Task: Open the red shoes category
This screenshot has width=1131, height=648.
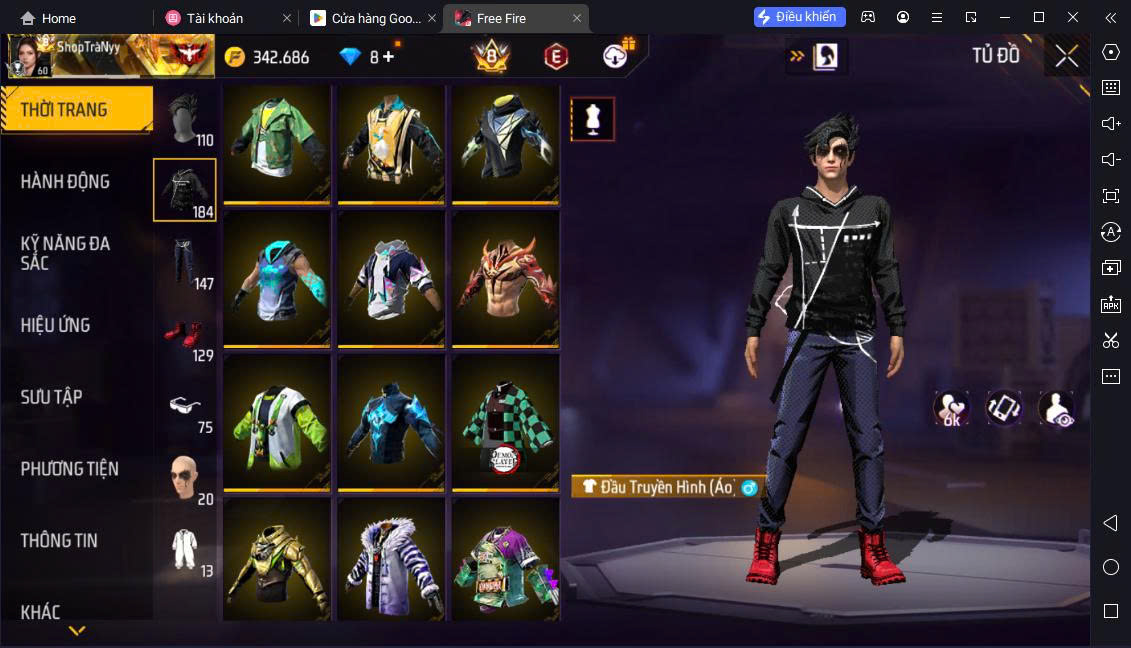Action: pyautogui.click(x=184, y=335)
